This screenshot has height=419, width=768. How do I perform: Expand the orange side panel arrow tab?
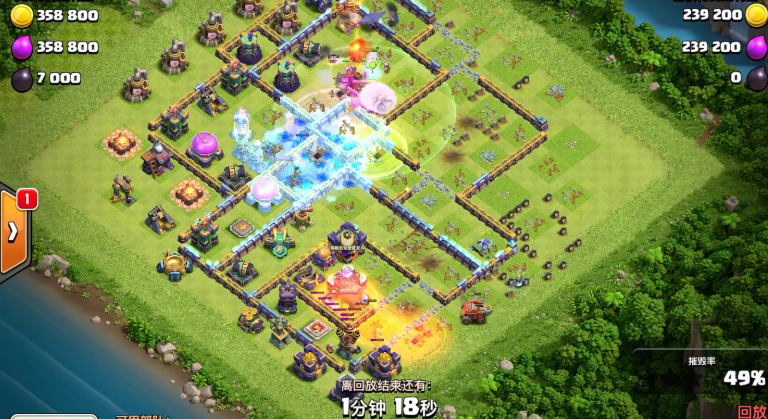(x=13, y=233)
